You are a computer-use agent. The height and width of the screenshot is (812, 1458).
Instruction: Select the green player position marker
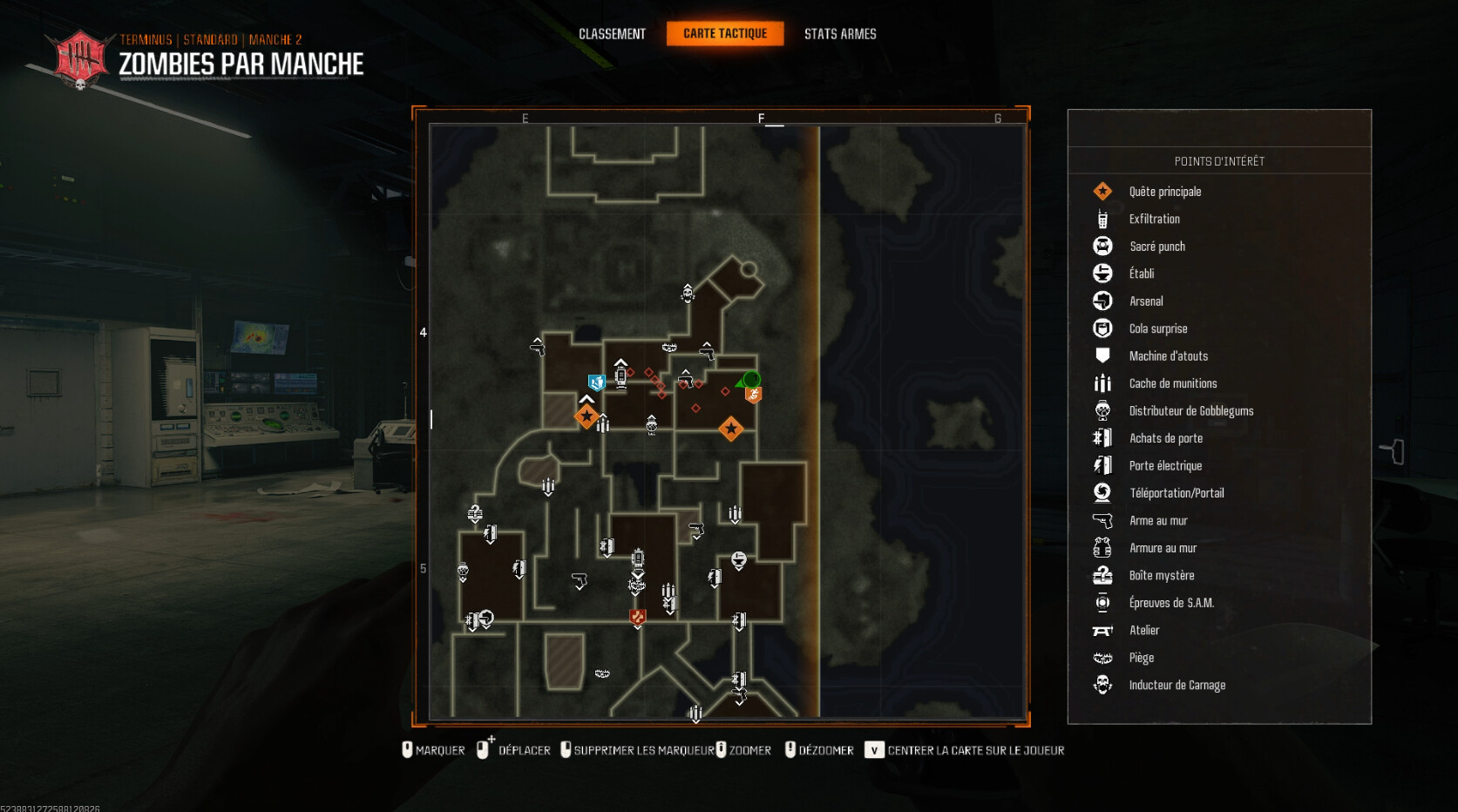749,380
